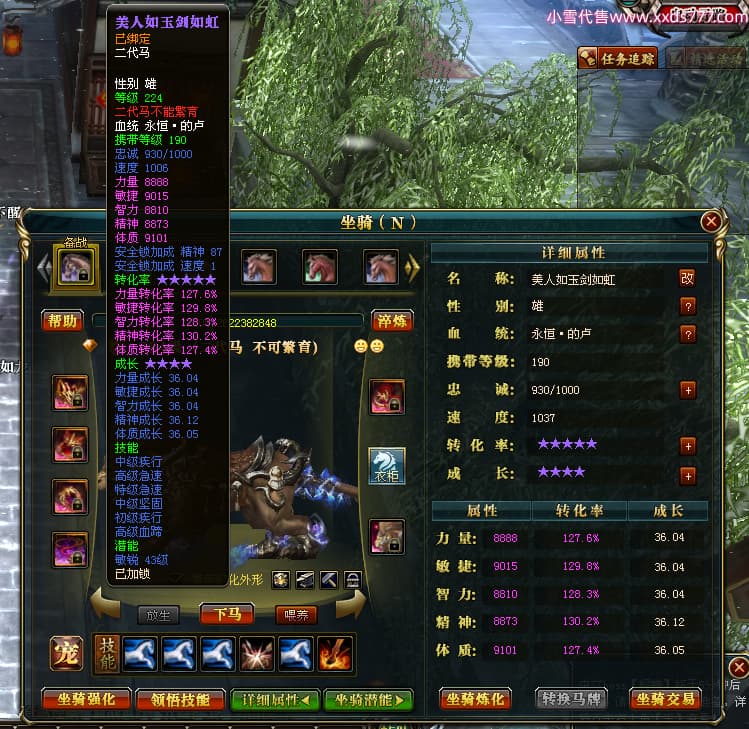Click the 领悟技能 learn skill button
Screen dimensions: 749x729
point(180,699)
